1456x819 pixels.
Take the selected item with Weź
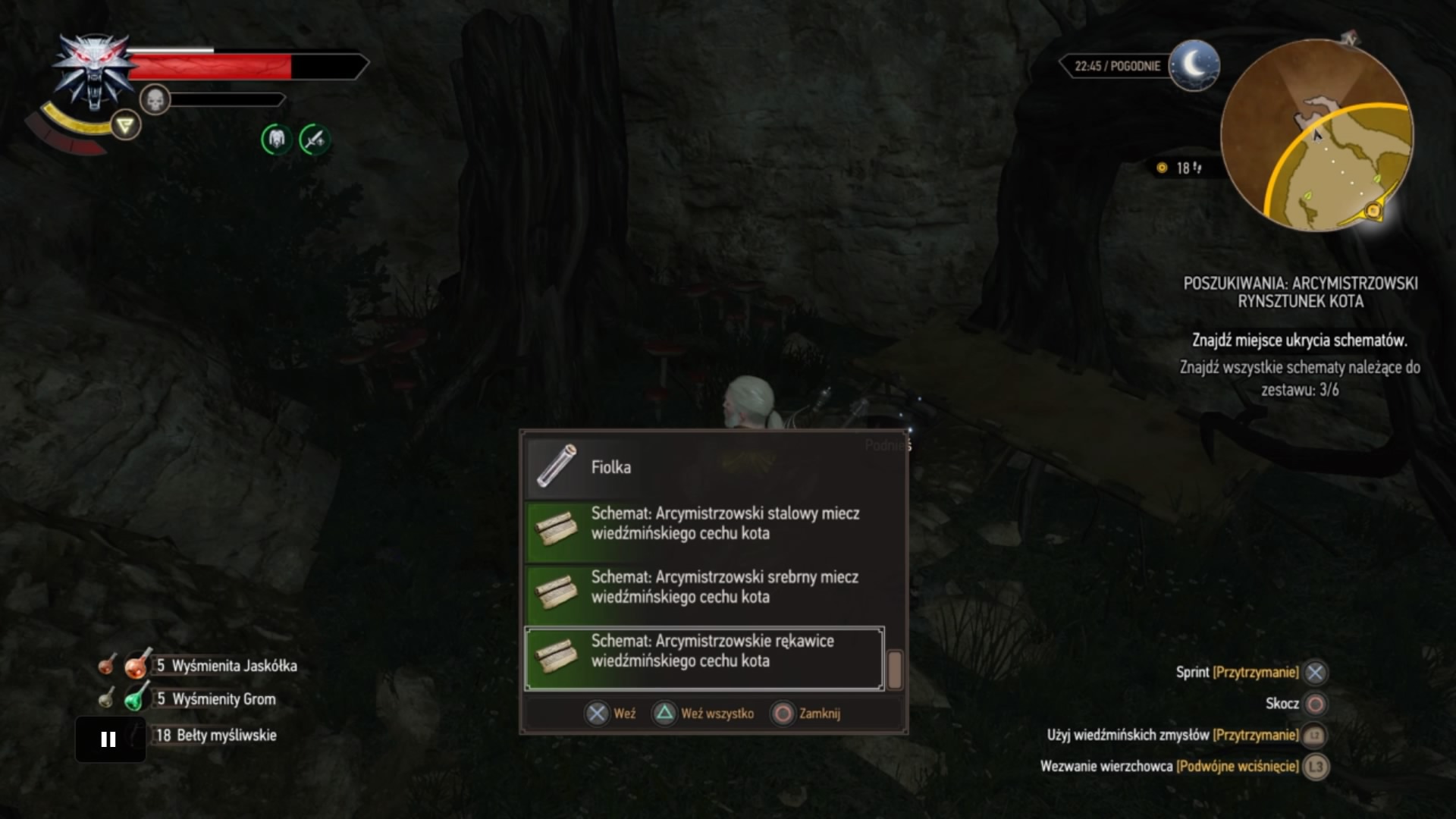tap(611, 714)
